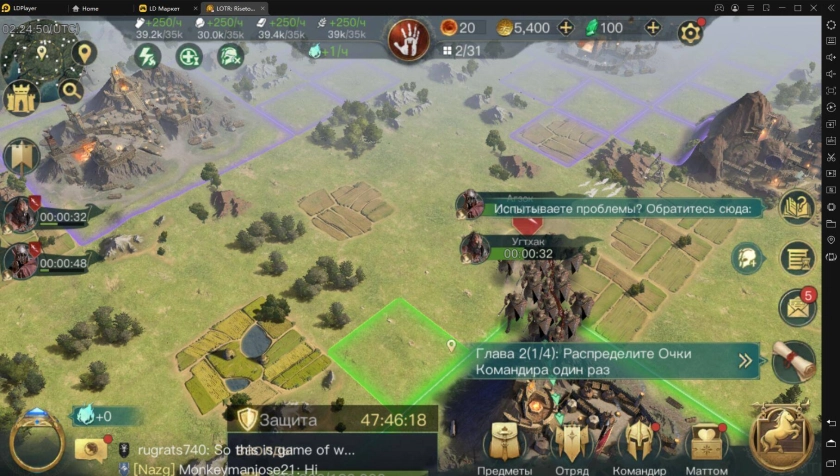Open the banner flag button
The width and height of the screenshot is (840, 476).
tap(21, 155)
